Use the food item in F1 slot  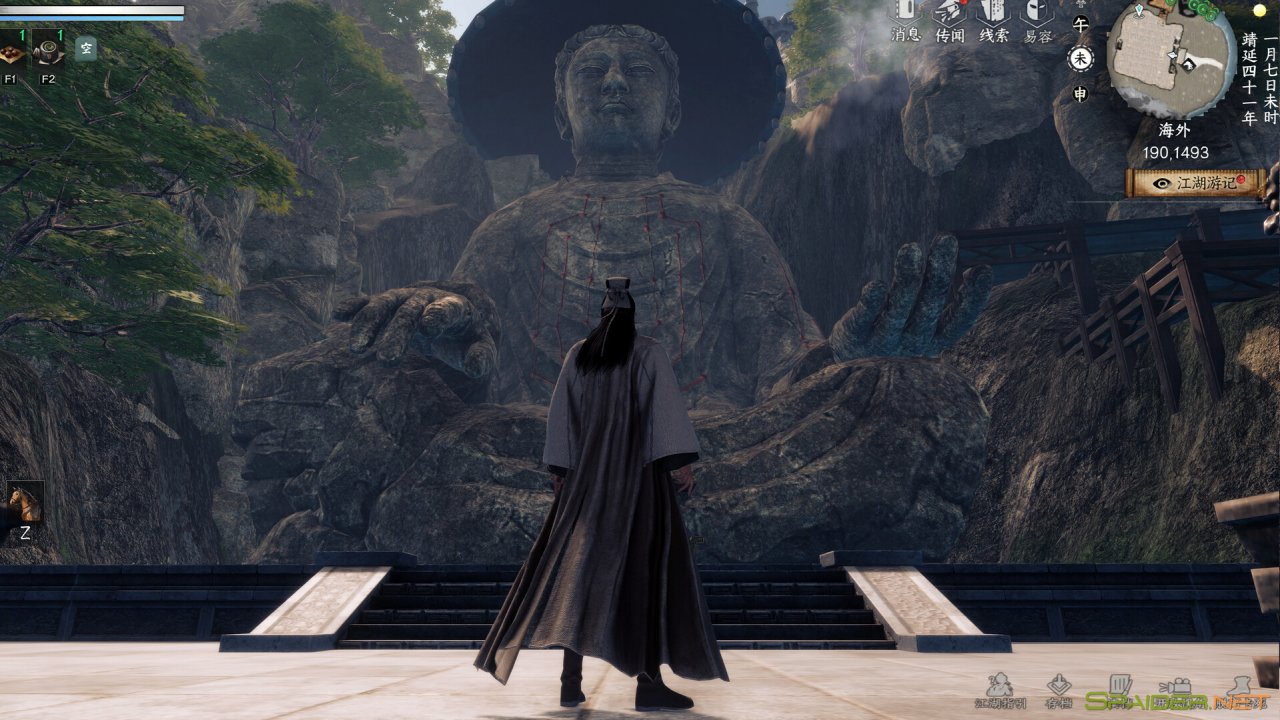(13, 51)
